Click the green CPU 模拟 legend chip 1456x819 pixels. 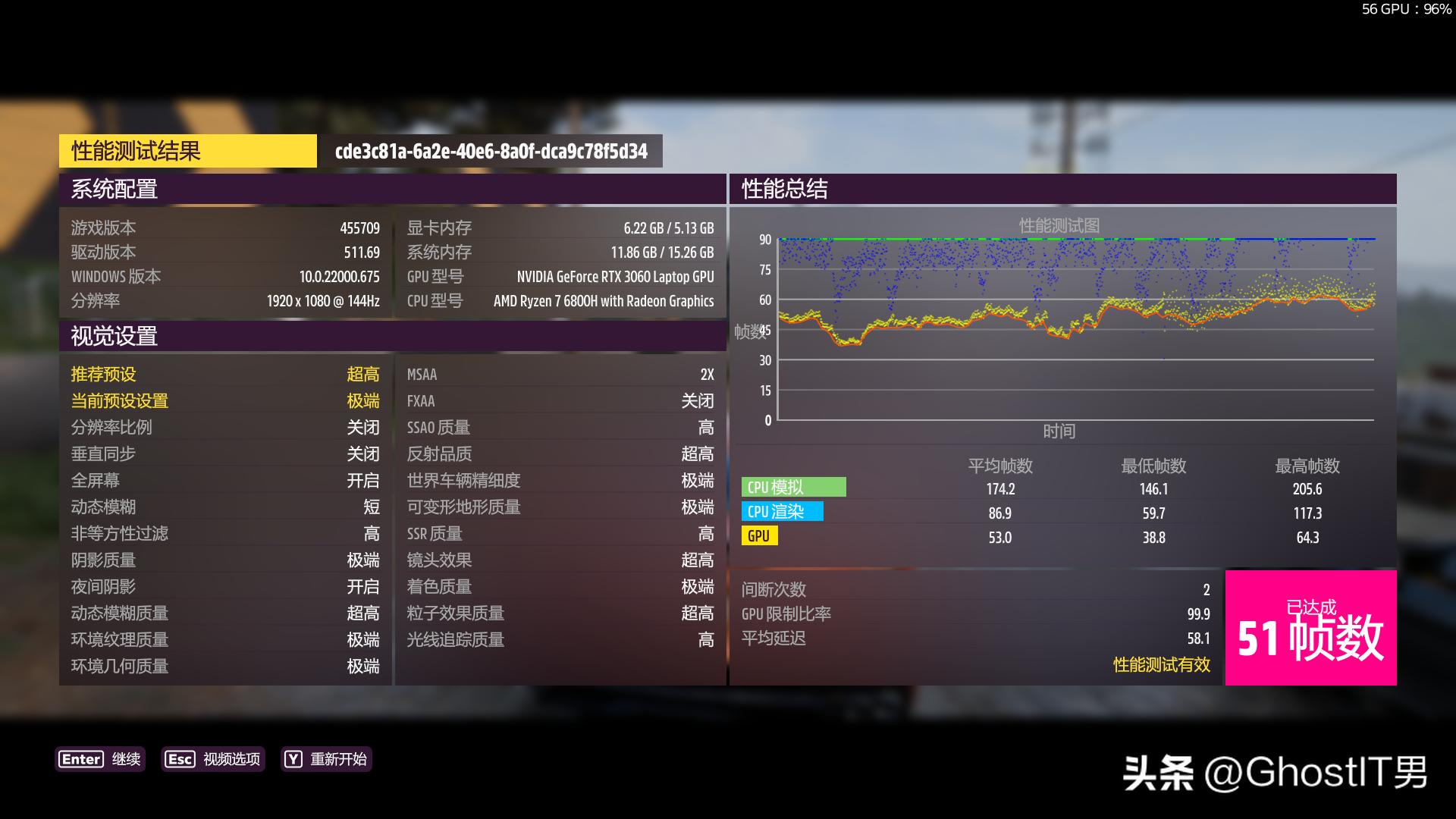[x=795, y=488]
